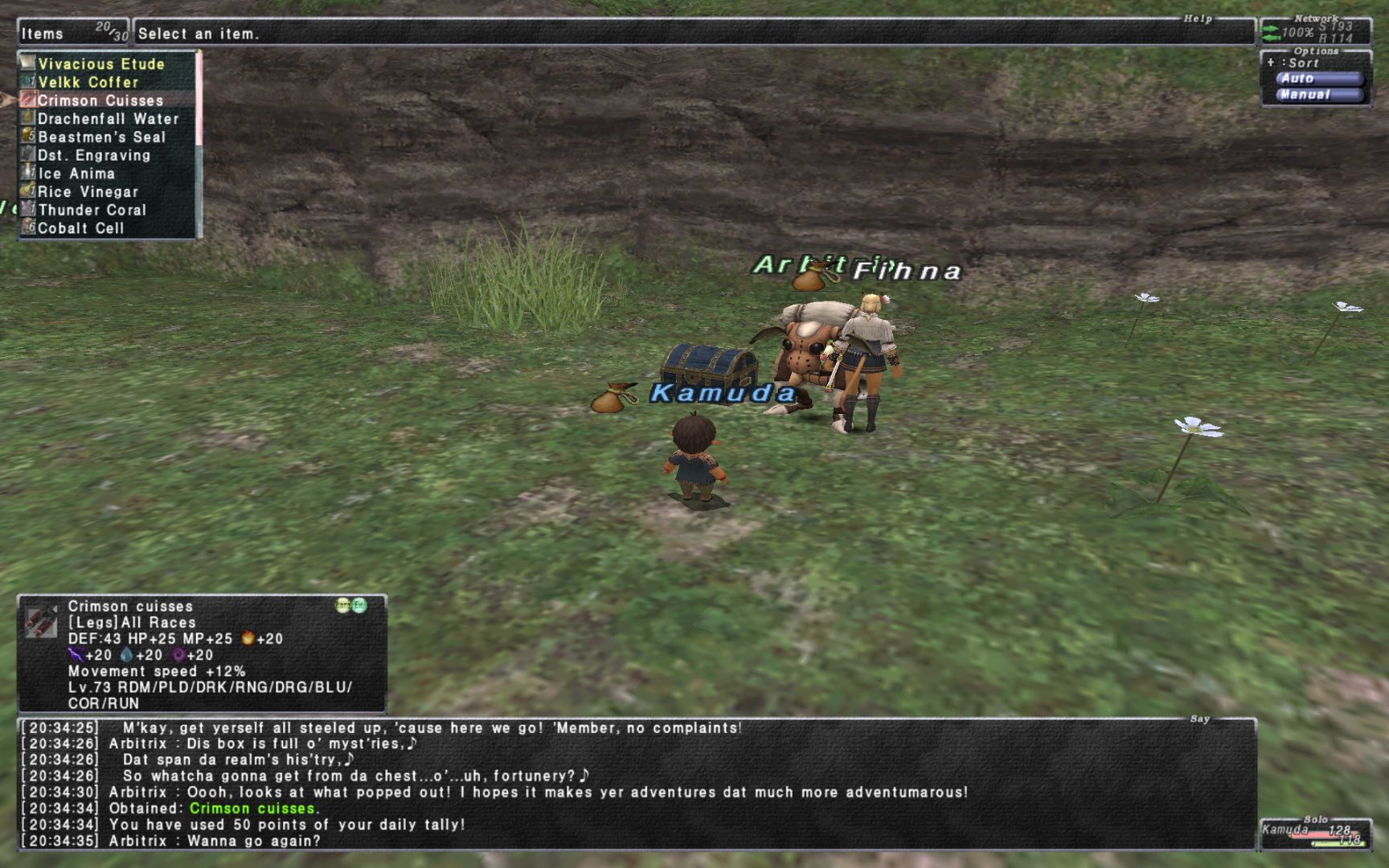The width and height of the screenshot is (1389, 868).
Task: Click the chat log window
Action: point(635,784)
